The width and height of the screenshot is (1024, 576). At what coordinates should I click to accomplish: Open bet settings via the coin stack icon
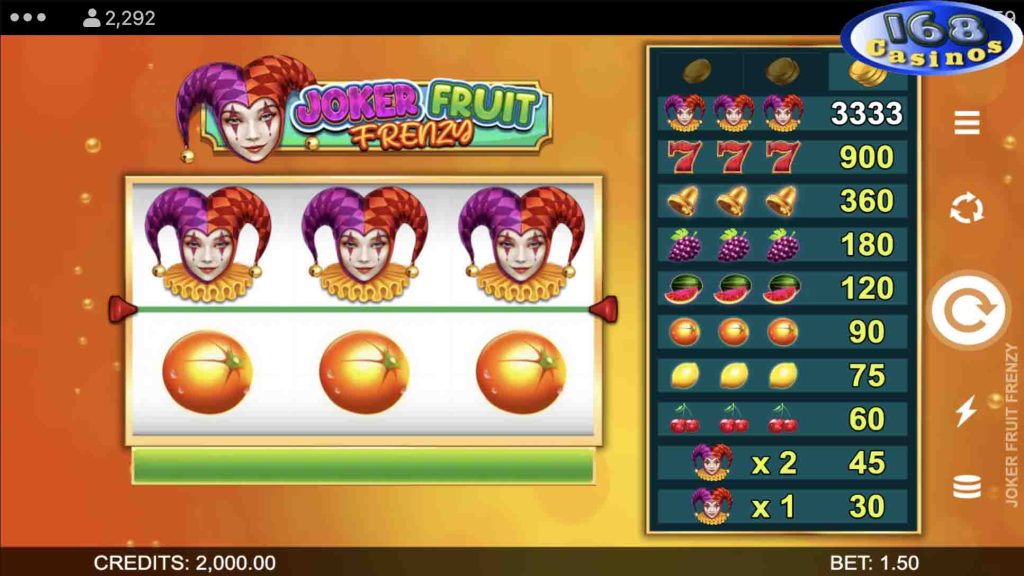966,487
